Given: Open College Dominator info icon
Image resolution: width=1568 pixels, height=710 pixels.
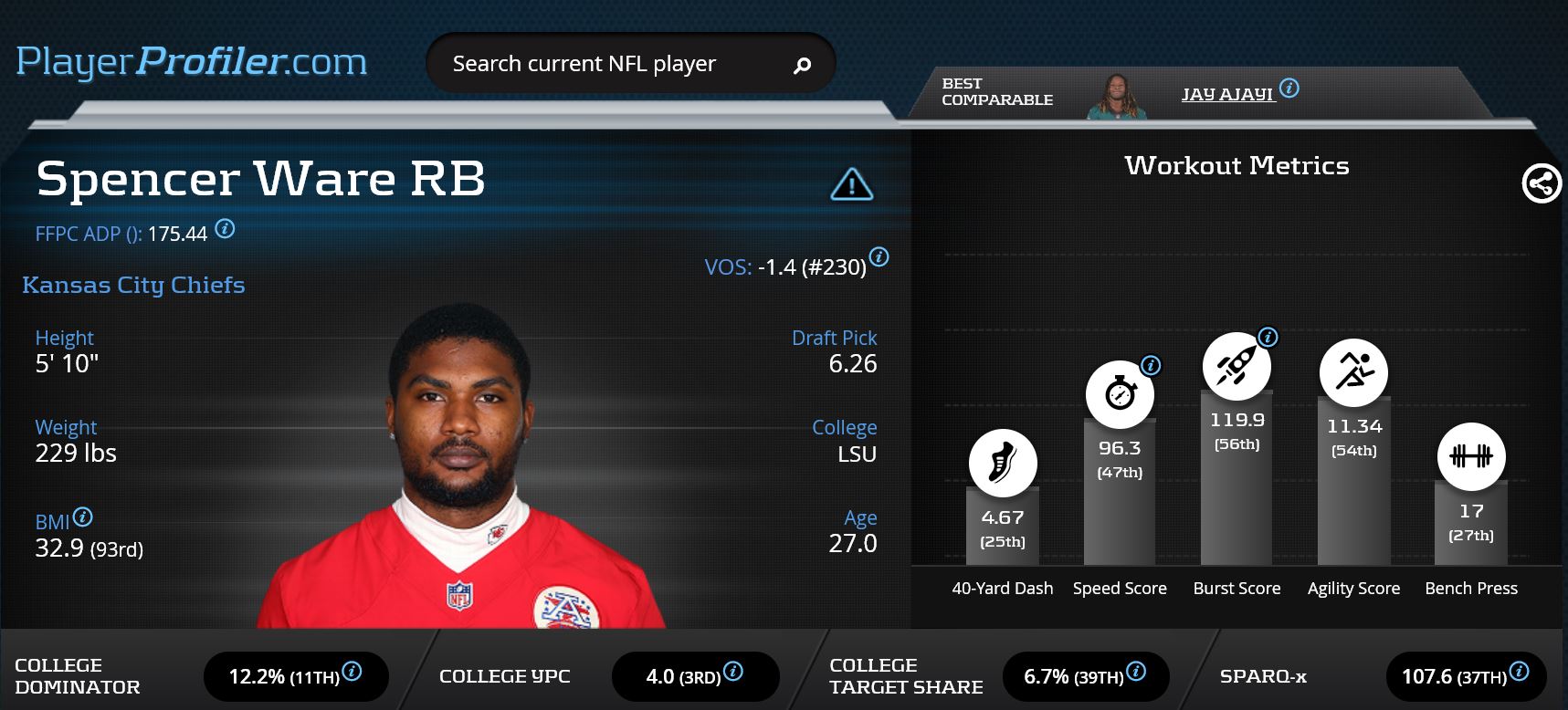Looking at the screenshot, I should (x=352, y=672).
